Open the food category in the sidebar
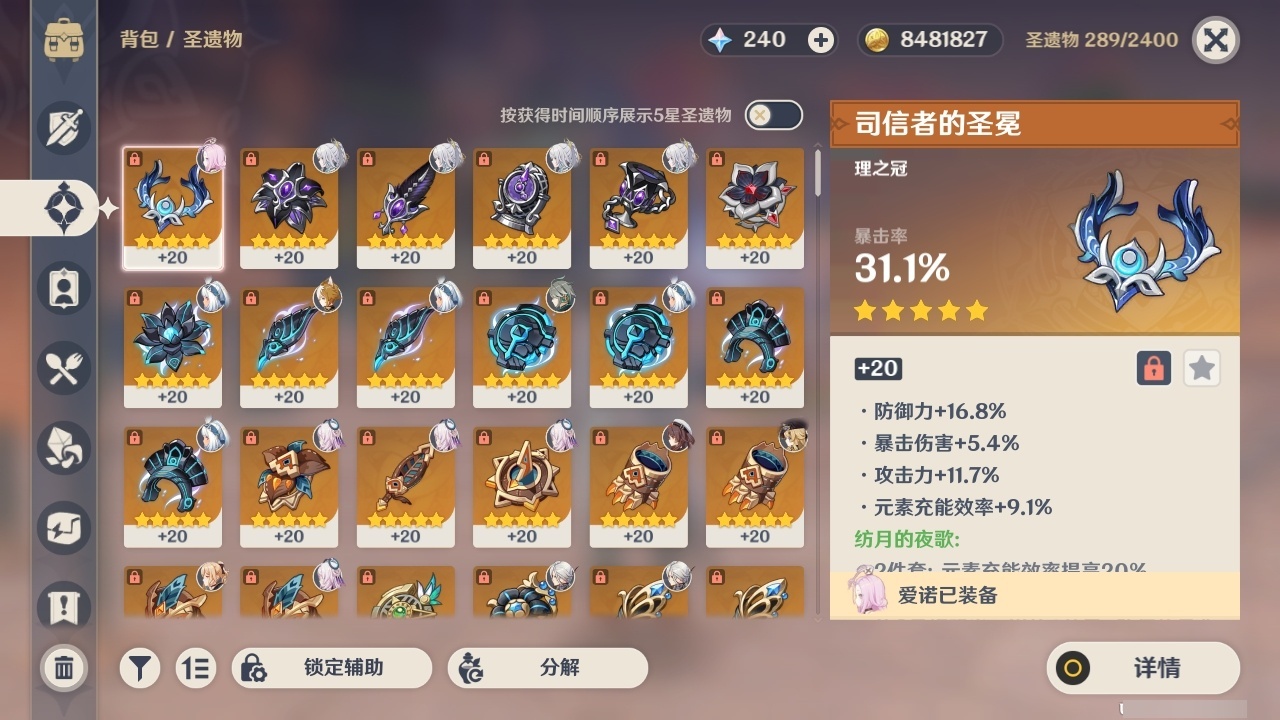 click(63, 367)
